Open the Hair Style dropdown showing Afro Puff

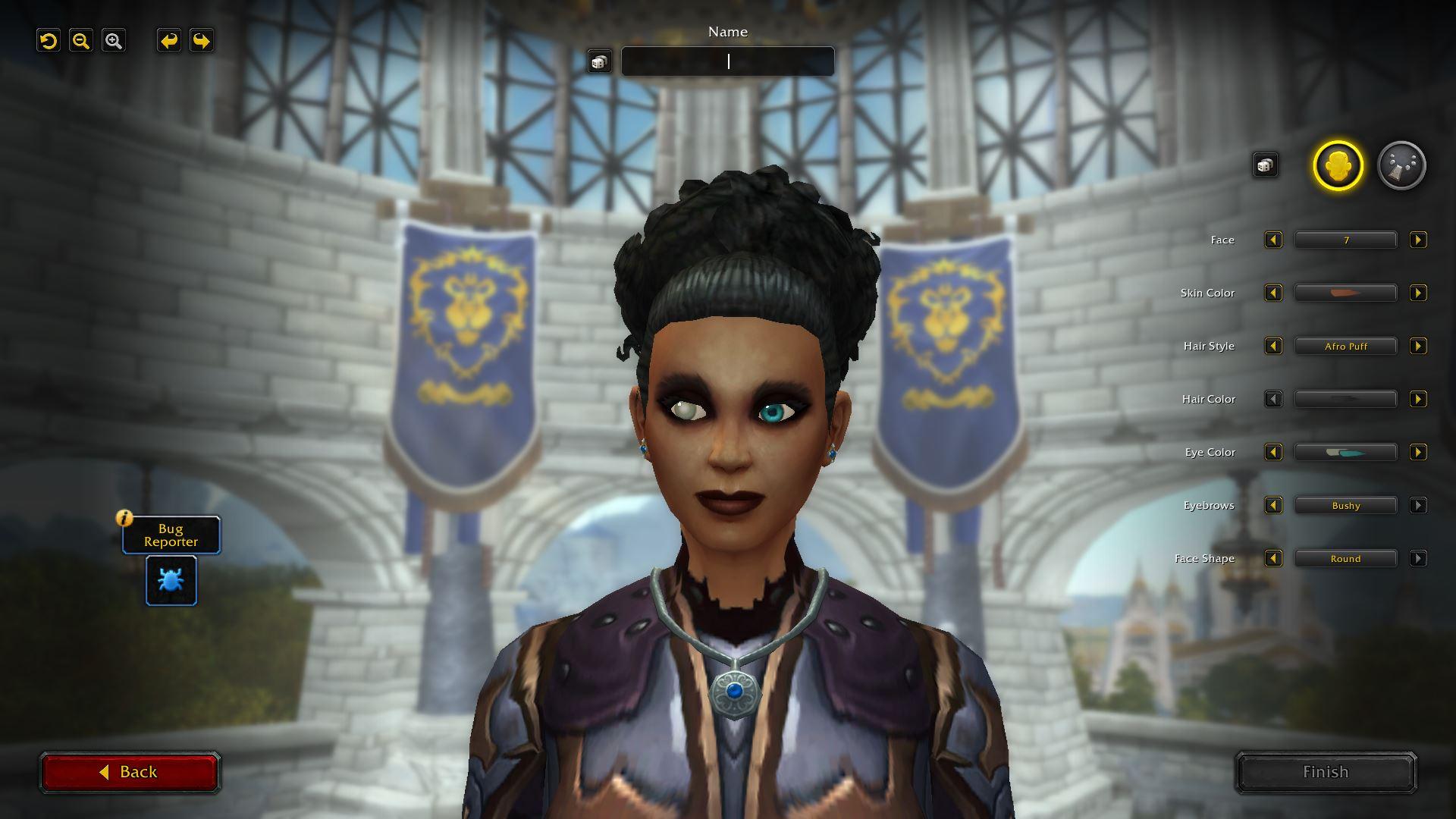click(1345, 347)
